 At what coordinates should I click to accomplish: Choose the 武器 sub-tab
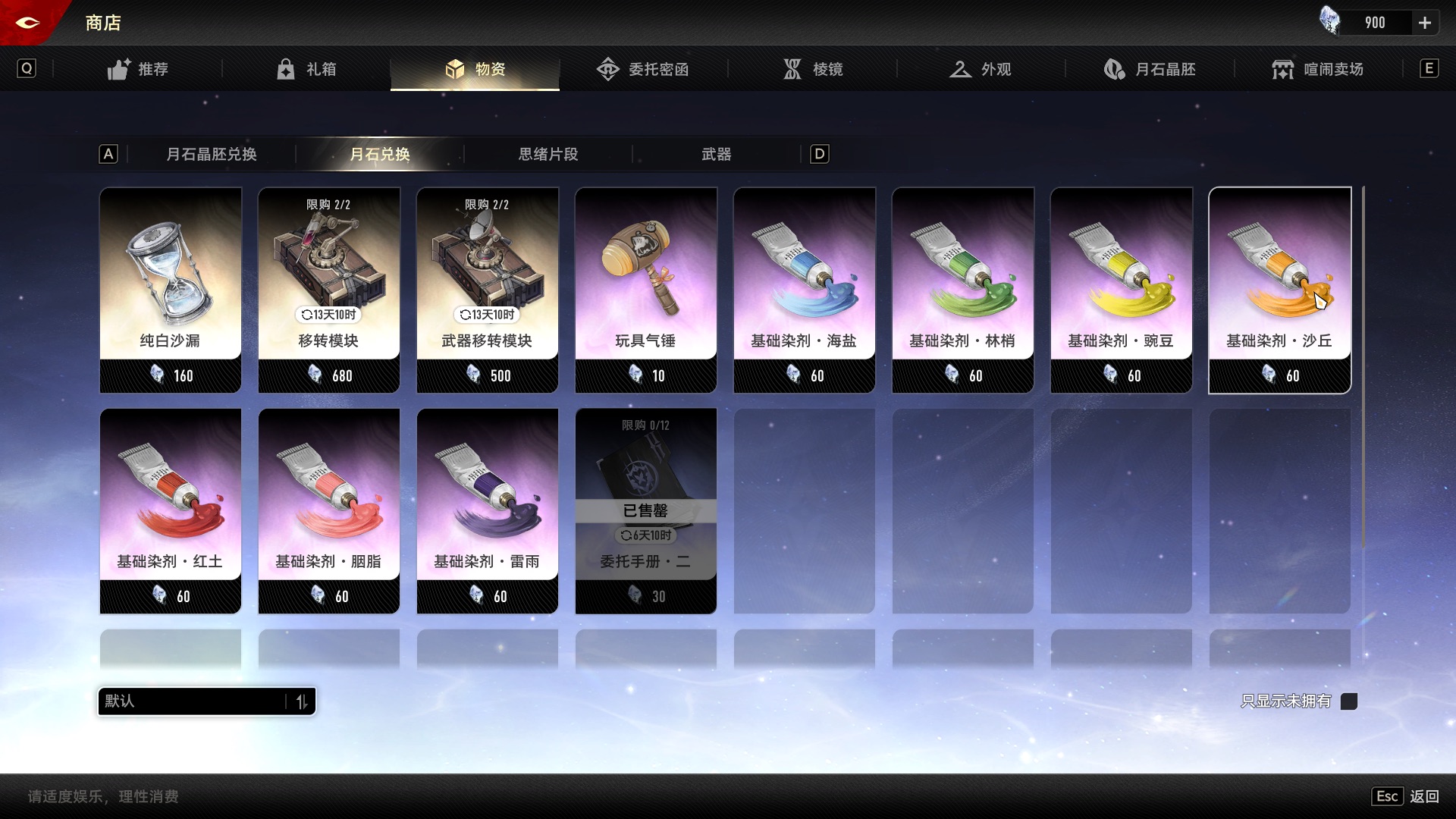tap(716, 154)
